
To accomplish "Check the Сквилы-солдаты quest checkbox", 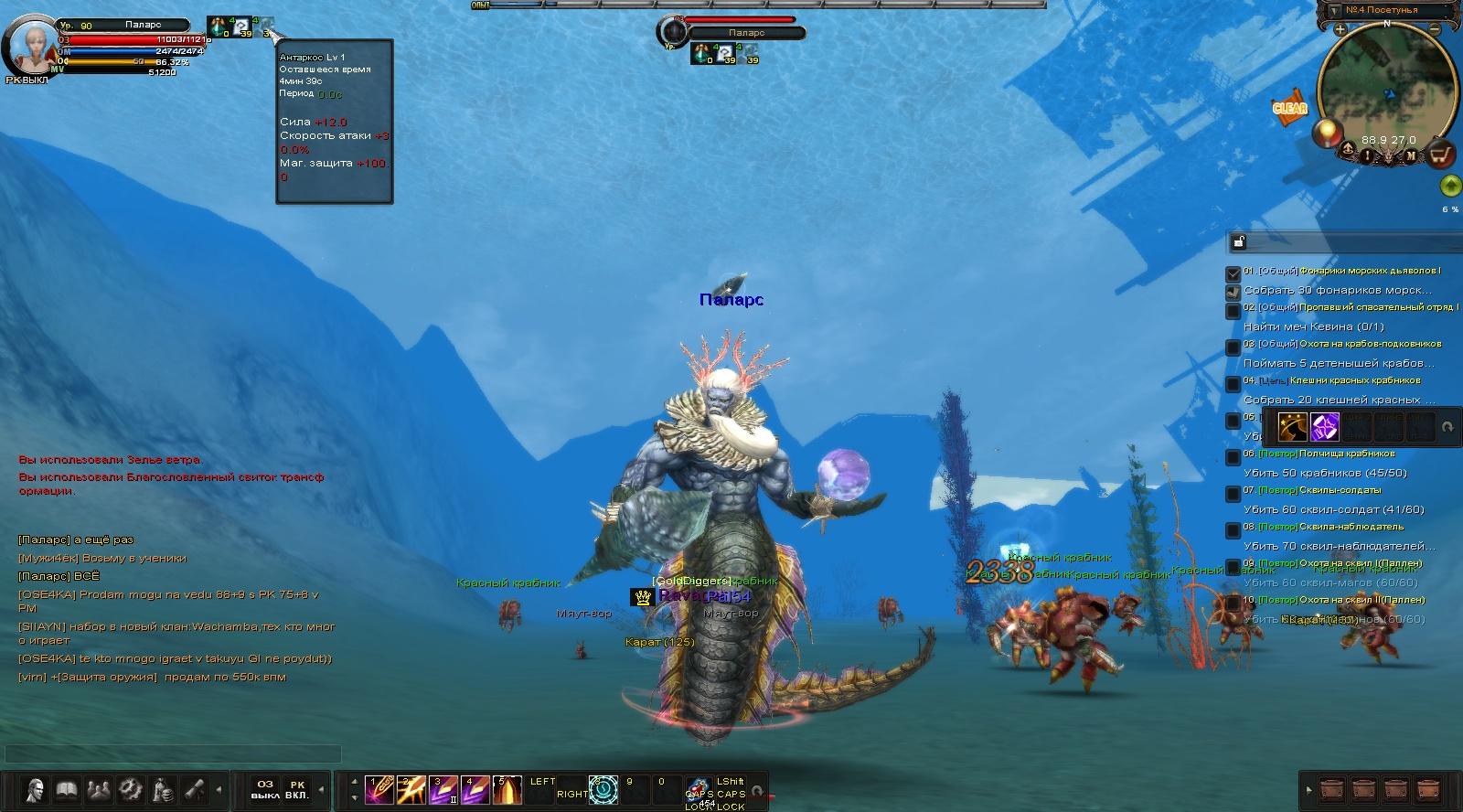I will coord(1233,494).
